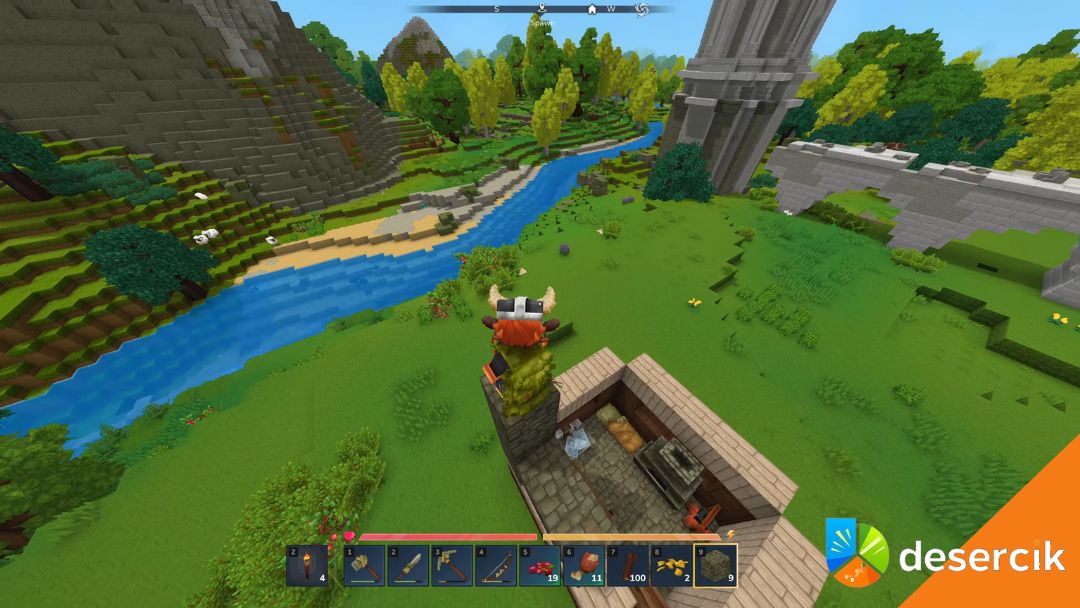Select the wood log stack of 100

pyautogui.click(x=628, y=565)
